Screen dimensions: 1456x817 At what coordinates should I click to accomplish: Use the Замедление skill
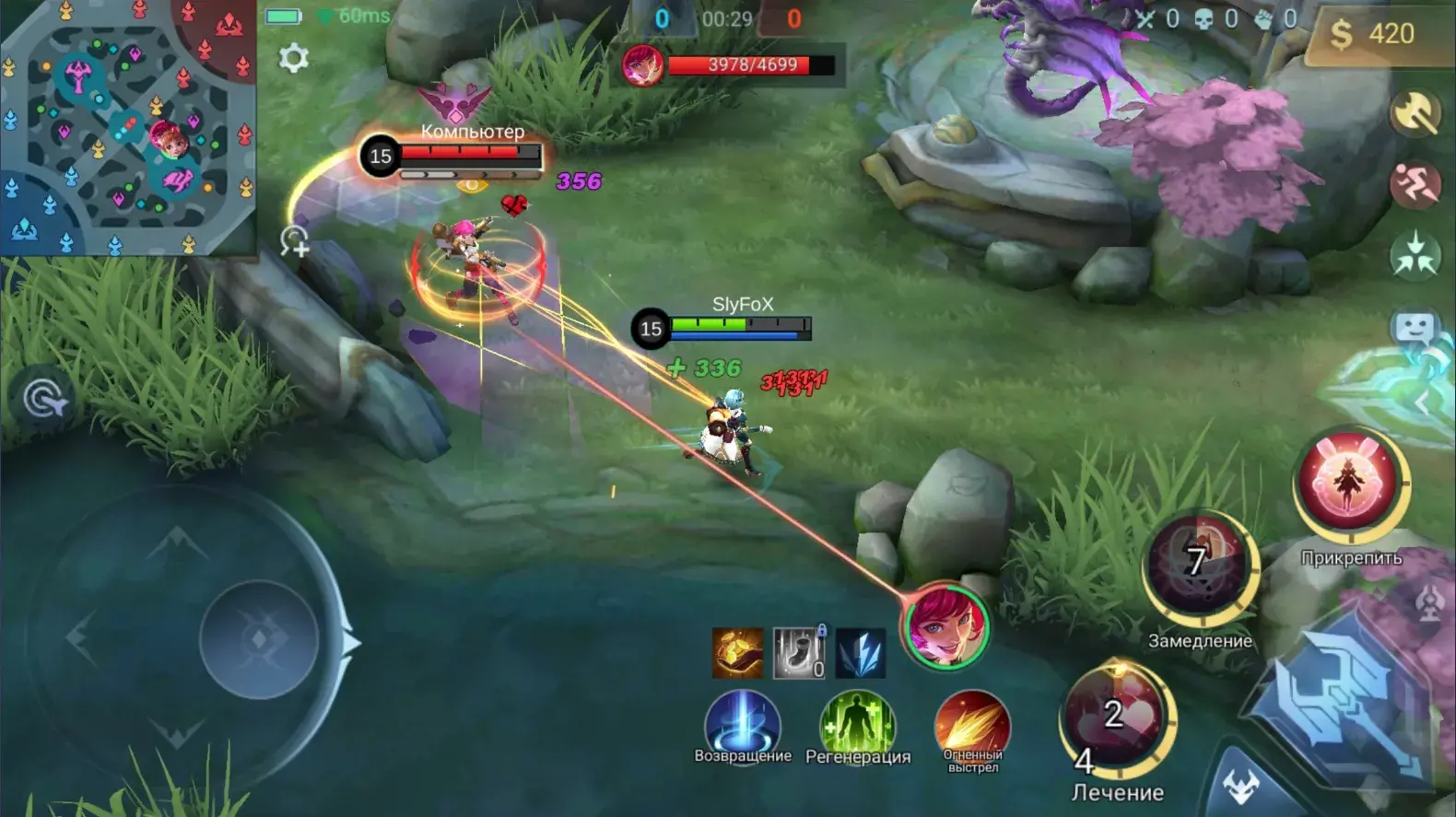click(1199, 564)
